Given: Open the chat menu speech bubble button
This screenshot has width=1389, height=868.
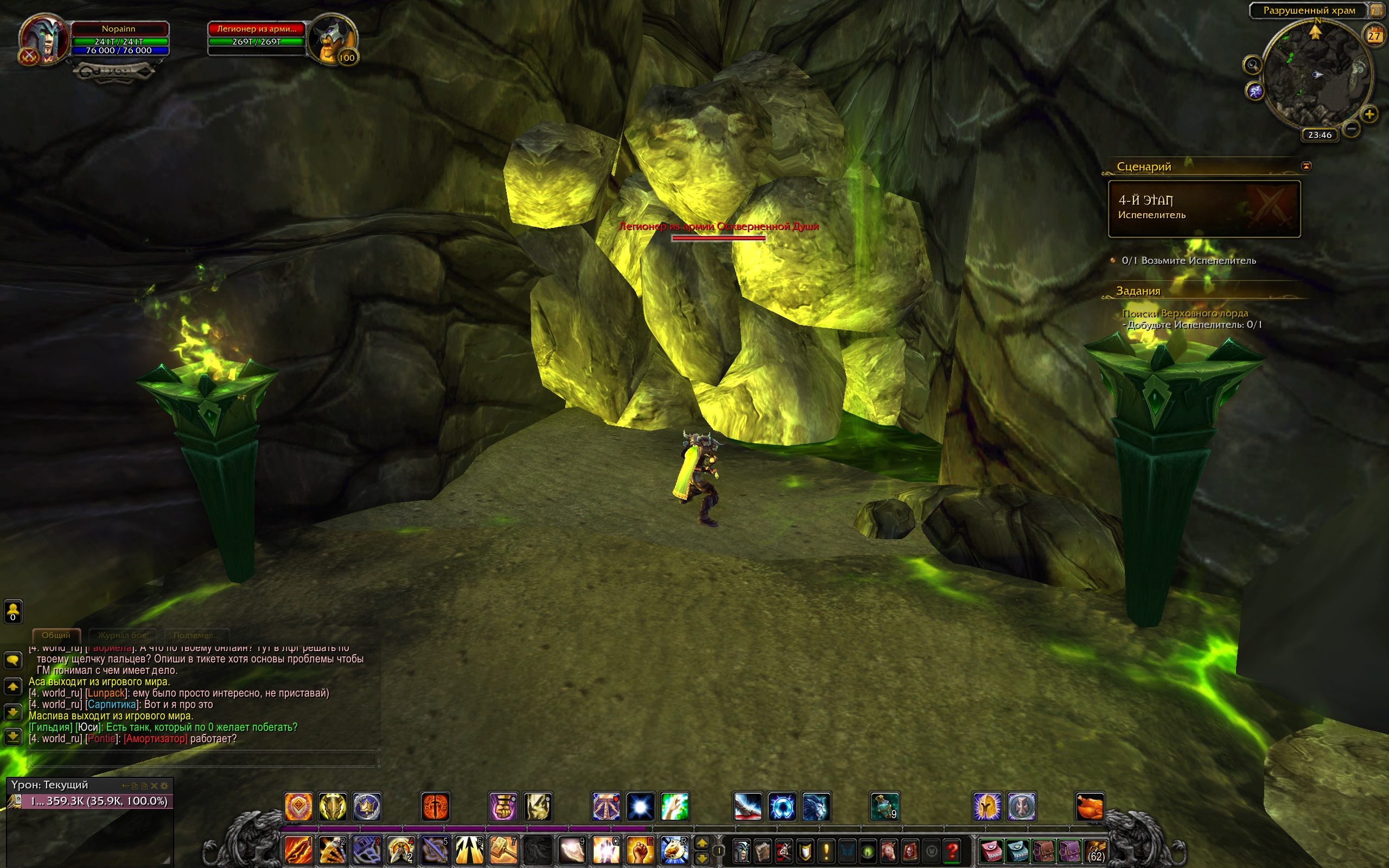Looking at the screenshot, I should coord(12,660).
